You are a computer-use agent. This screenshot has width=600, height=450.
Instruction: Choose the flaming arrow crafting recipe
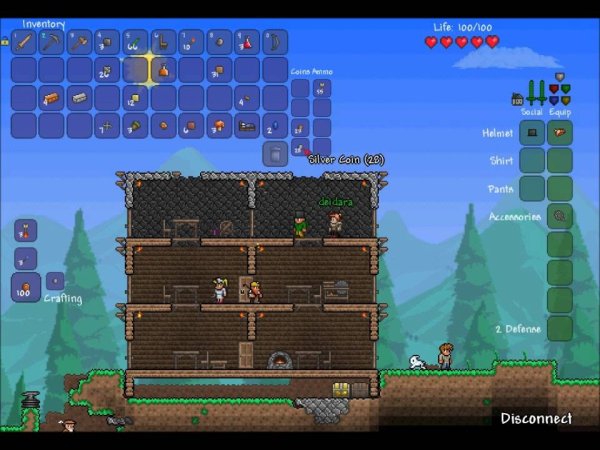tap(26, 230)
